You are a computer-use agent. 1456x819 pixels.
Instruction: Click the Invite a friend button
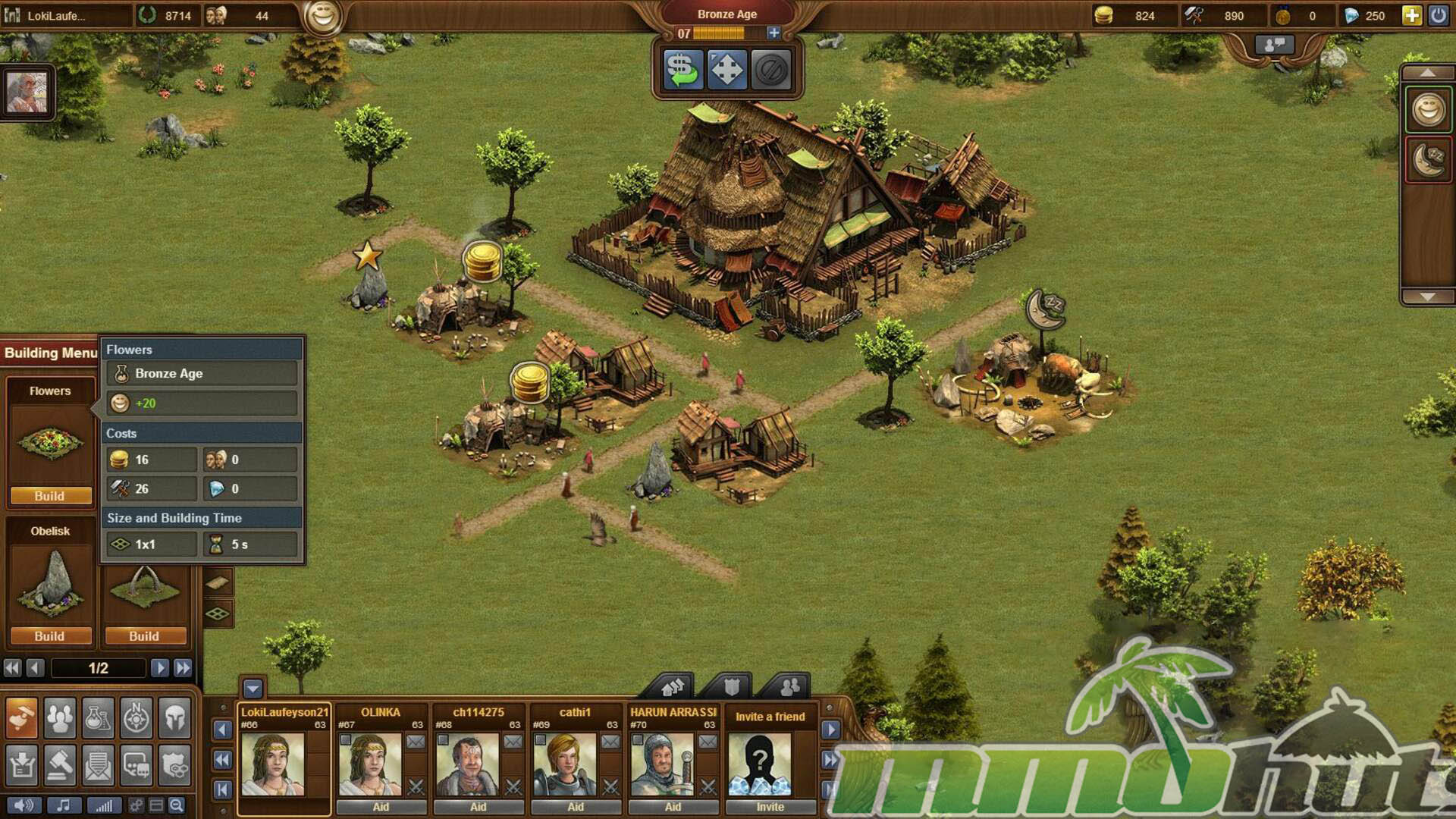770,807
